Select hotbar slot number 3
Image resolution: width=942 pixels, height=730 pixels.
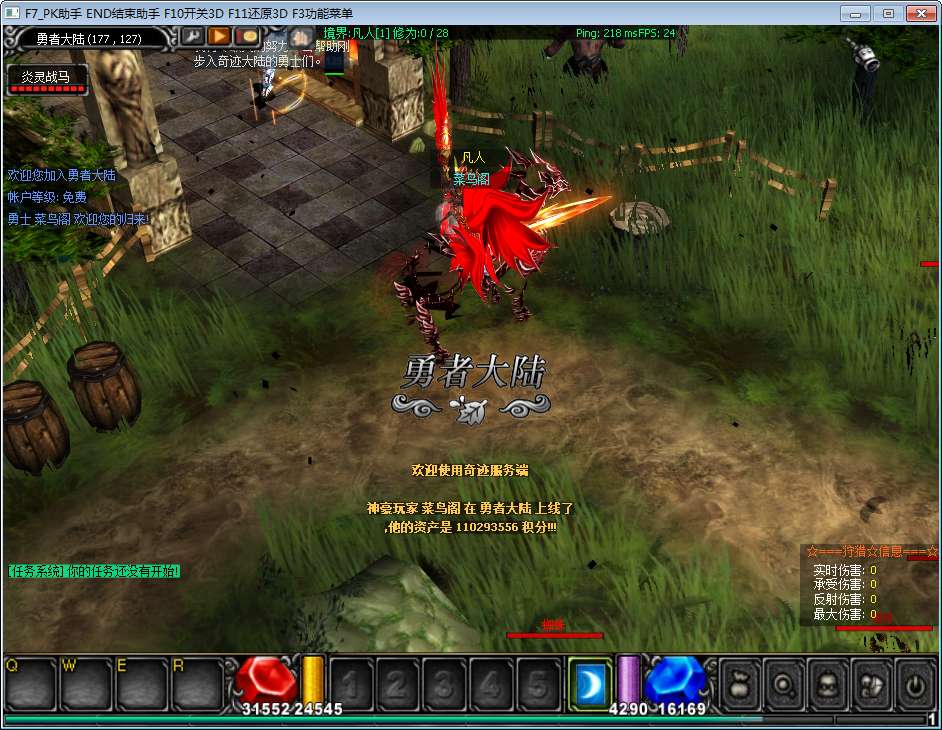[x=445, y=684]
